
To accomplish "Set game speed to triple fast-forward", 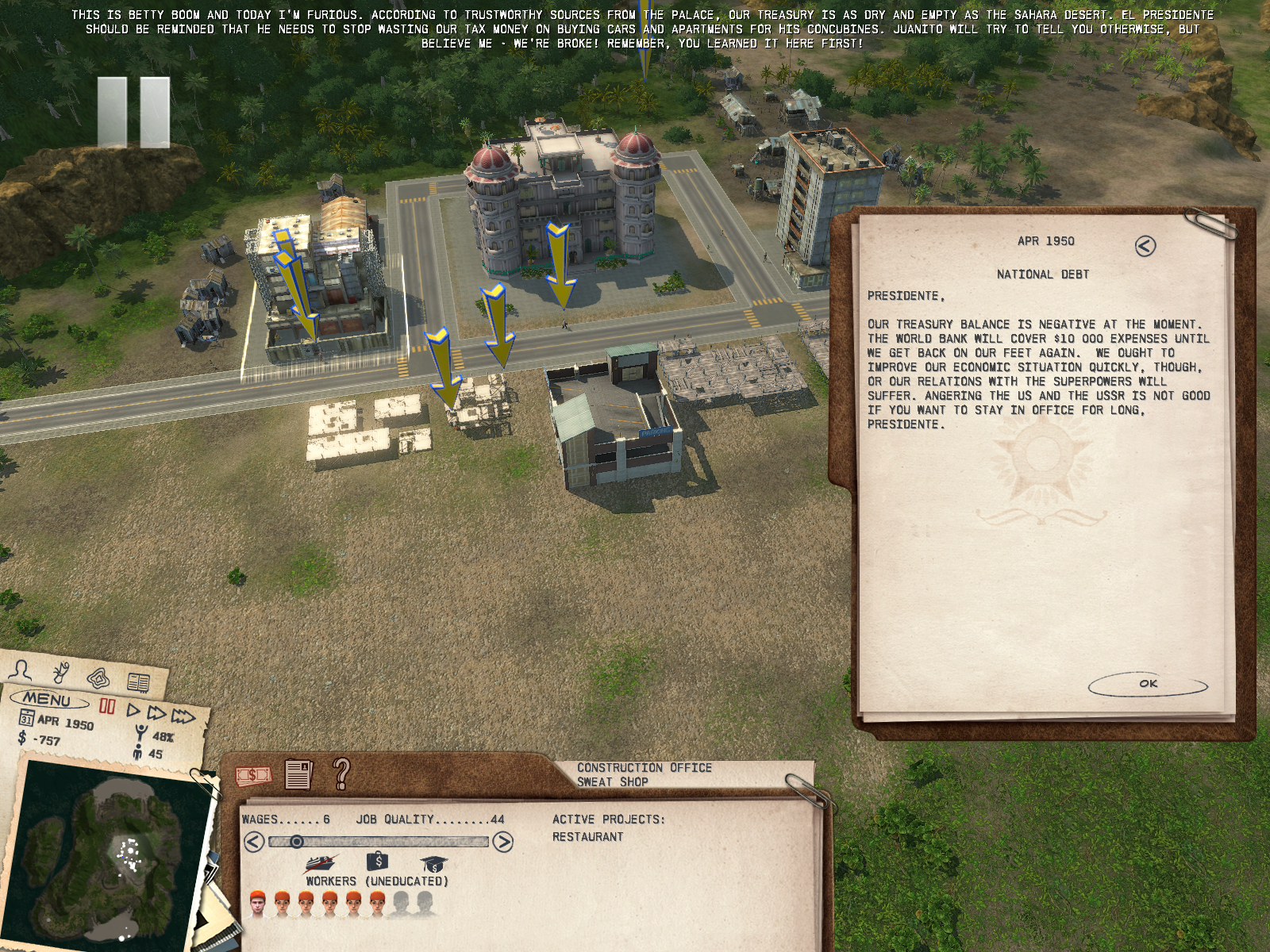I will (x=183, y=718).
